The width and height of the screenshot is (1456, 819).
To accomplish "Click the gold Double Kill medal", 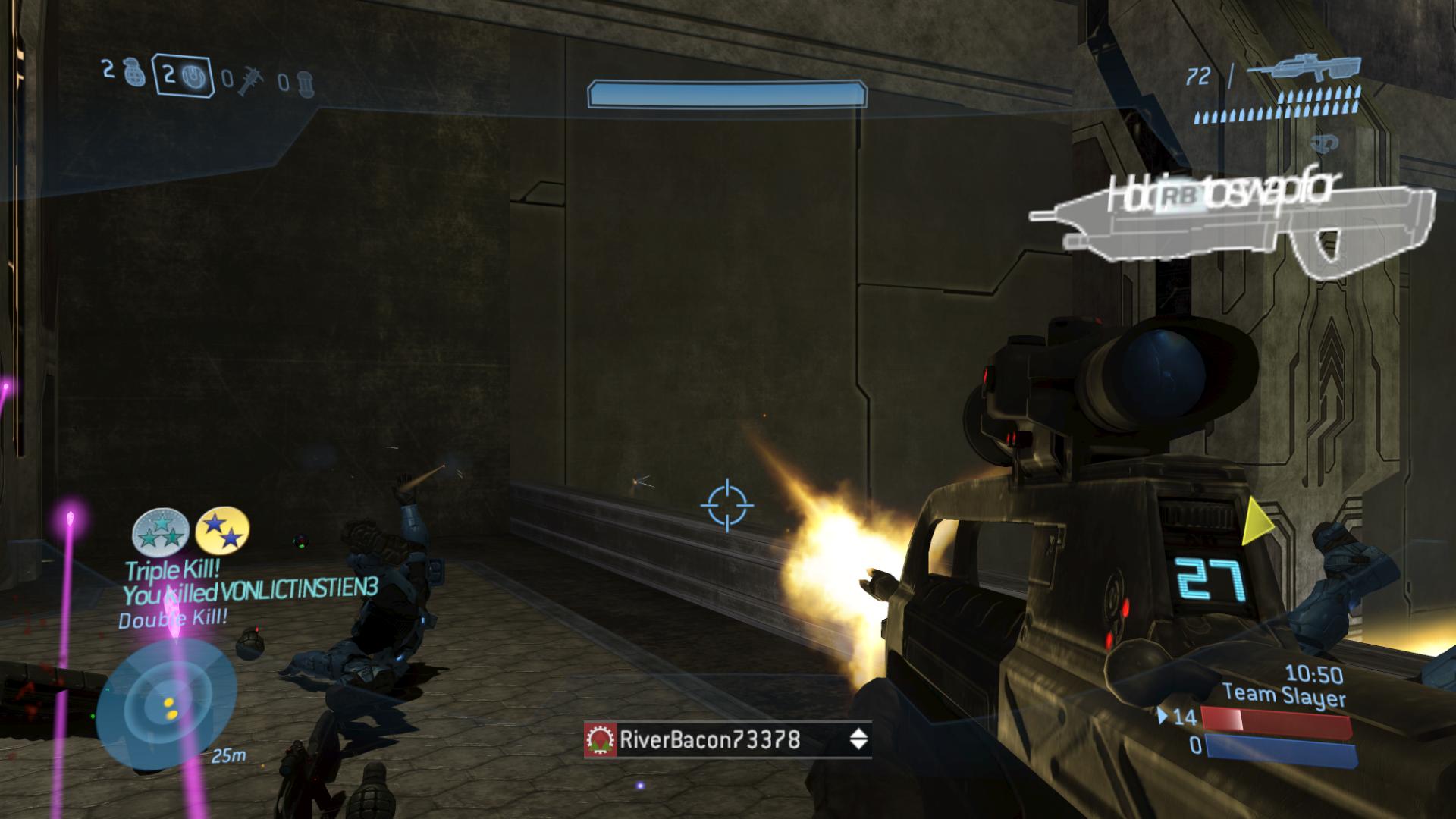I will tap(222, 529).
